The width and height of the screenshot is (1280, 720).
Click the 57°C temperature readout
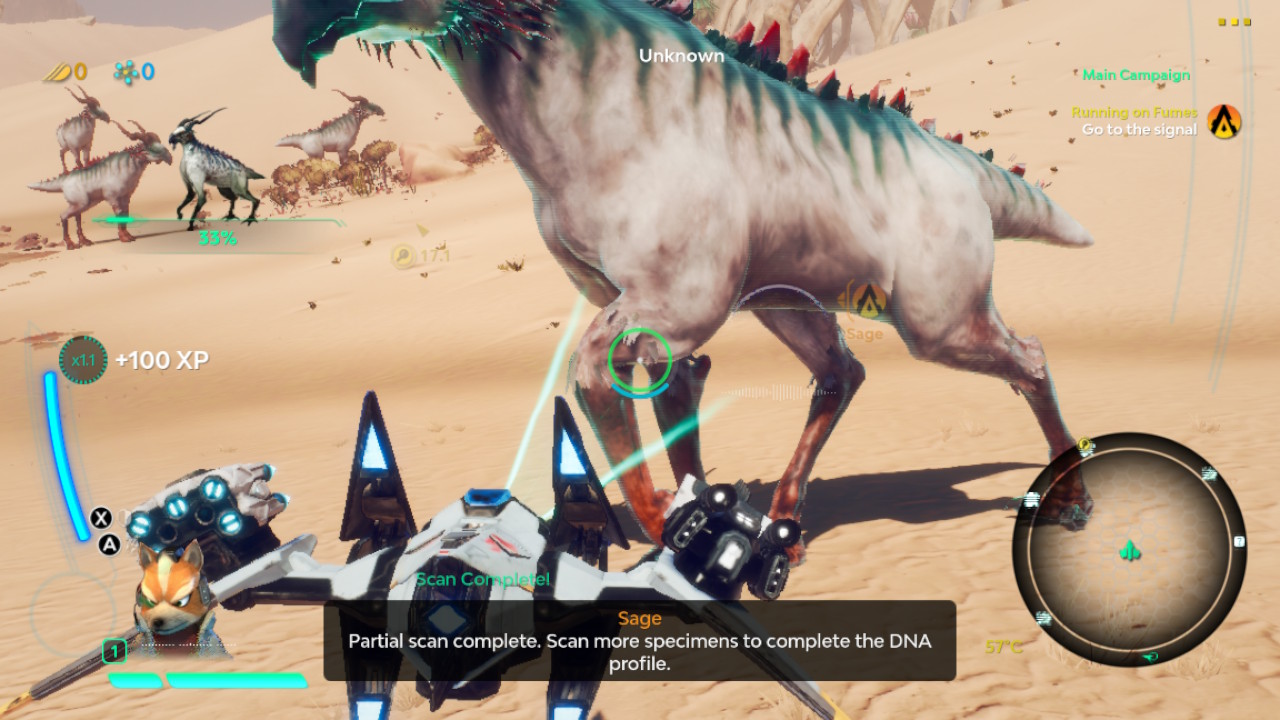pyautogui.click(x=1004, y=647)
